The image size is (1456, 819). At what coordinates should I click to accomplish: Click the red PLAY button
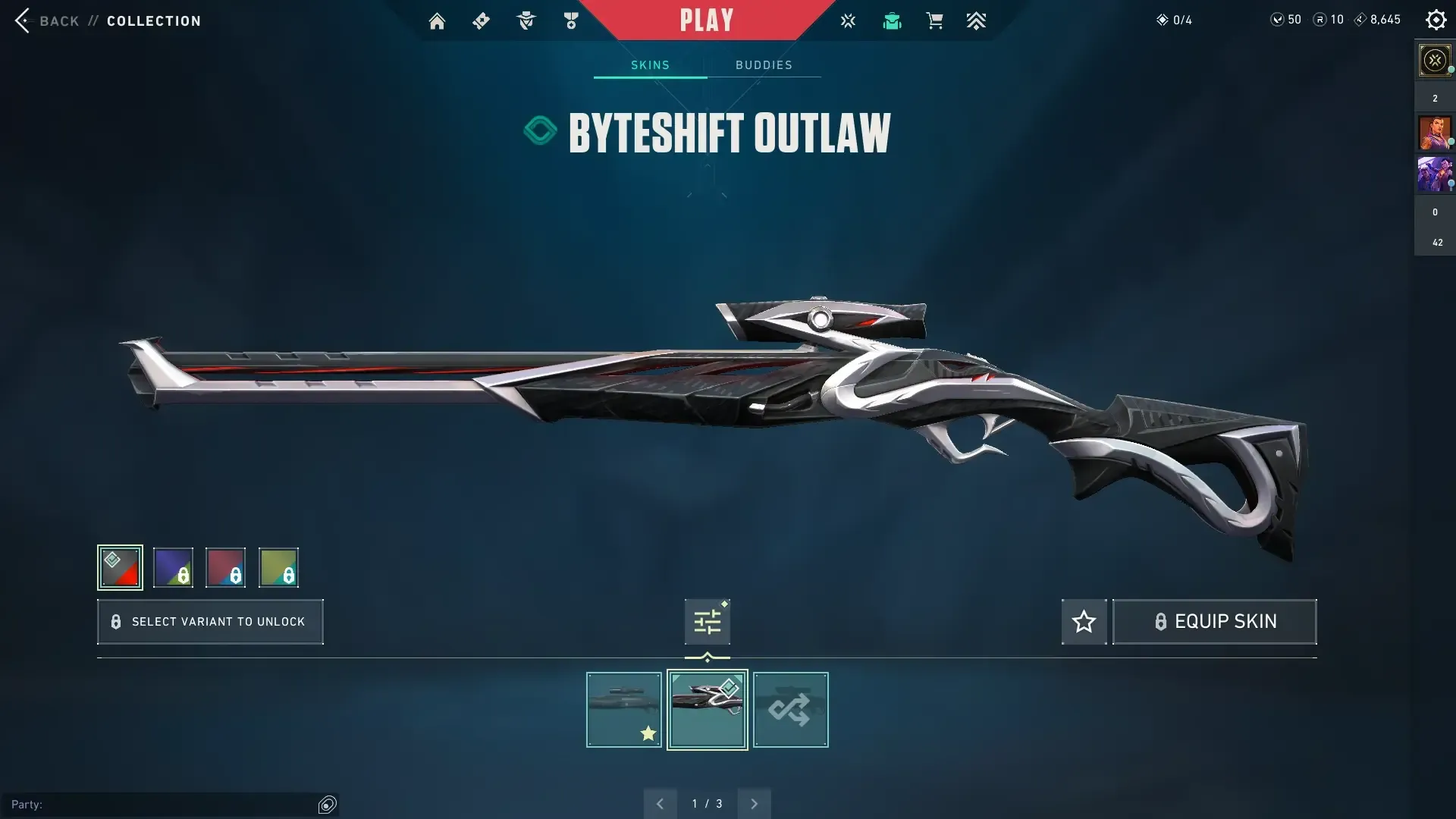click(706, 20)
